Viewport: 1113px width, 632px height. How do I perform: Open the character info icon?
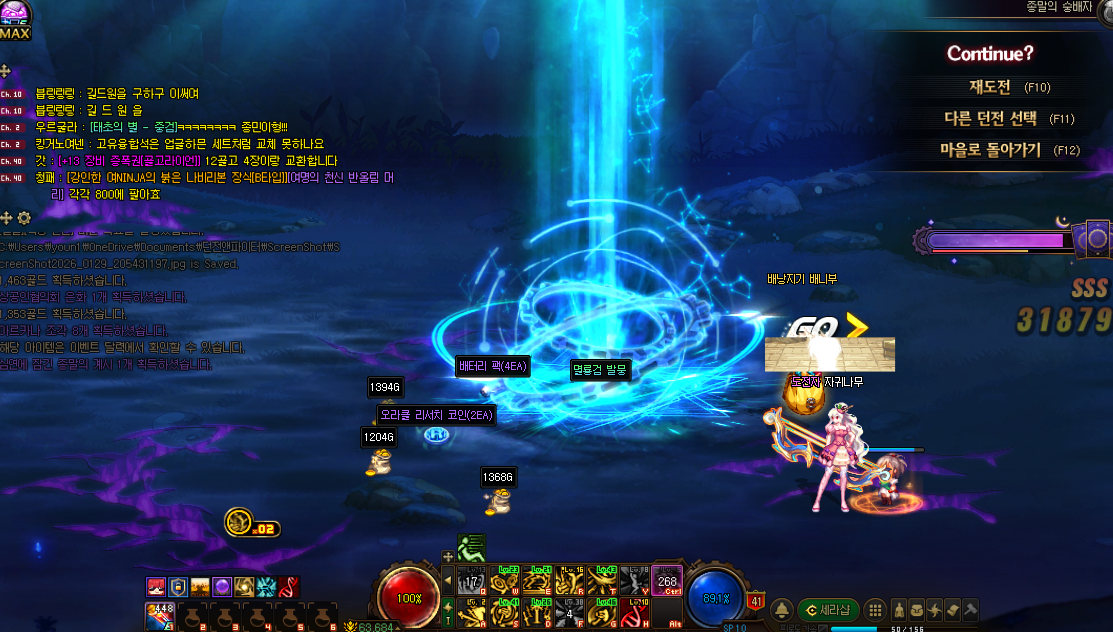(x=899, y=609)
